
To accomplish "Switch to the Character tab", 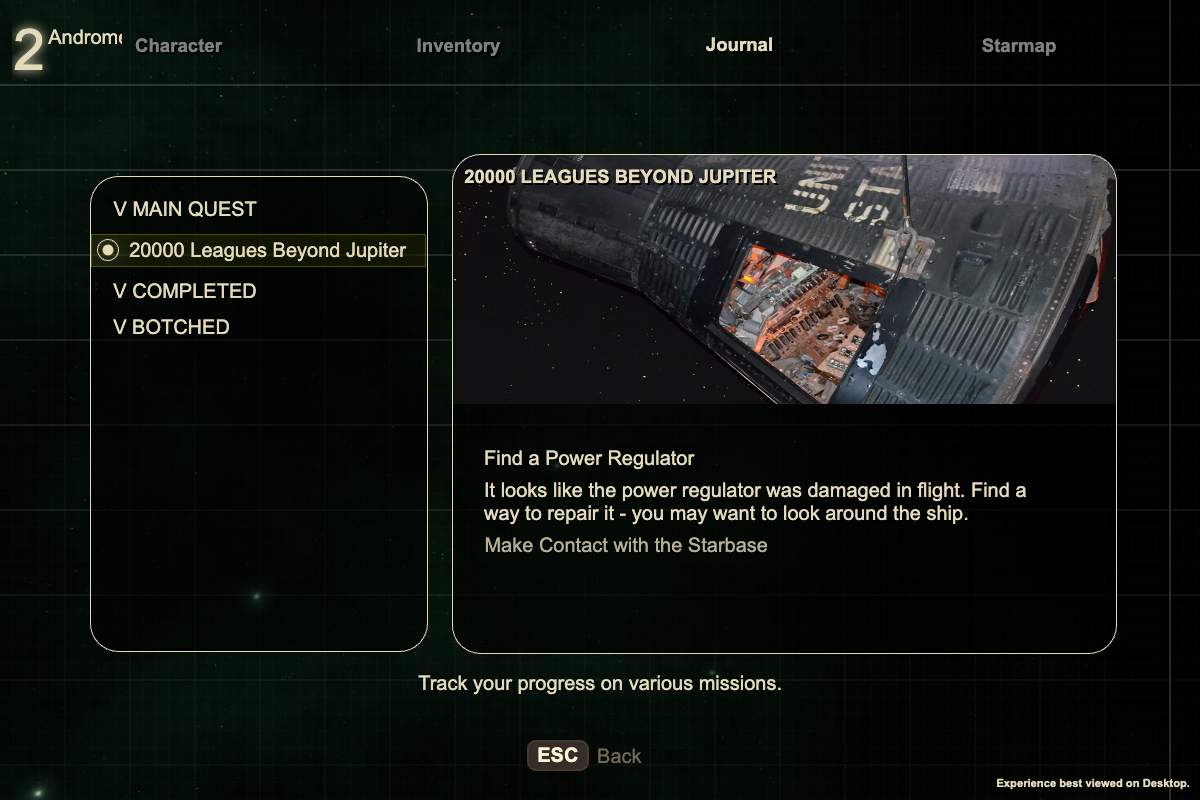I will coord(178,45).
